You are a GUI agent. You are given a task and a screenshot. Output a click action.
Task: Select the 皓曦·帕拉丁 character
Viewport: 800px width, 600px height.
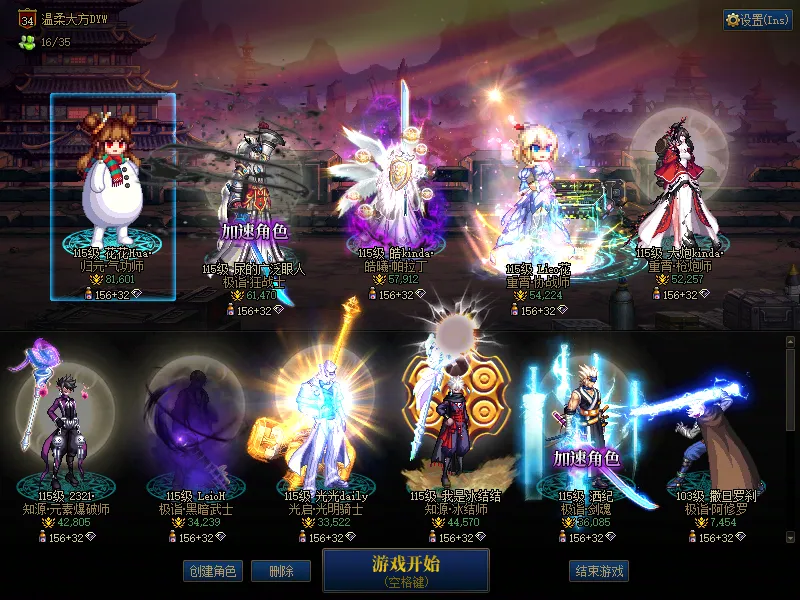398,190
